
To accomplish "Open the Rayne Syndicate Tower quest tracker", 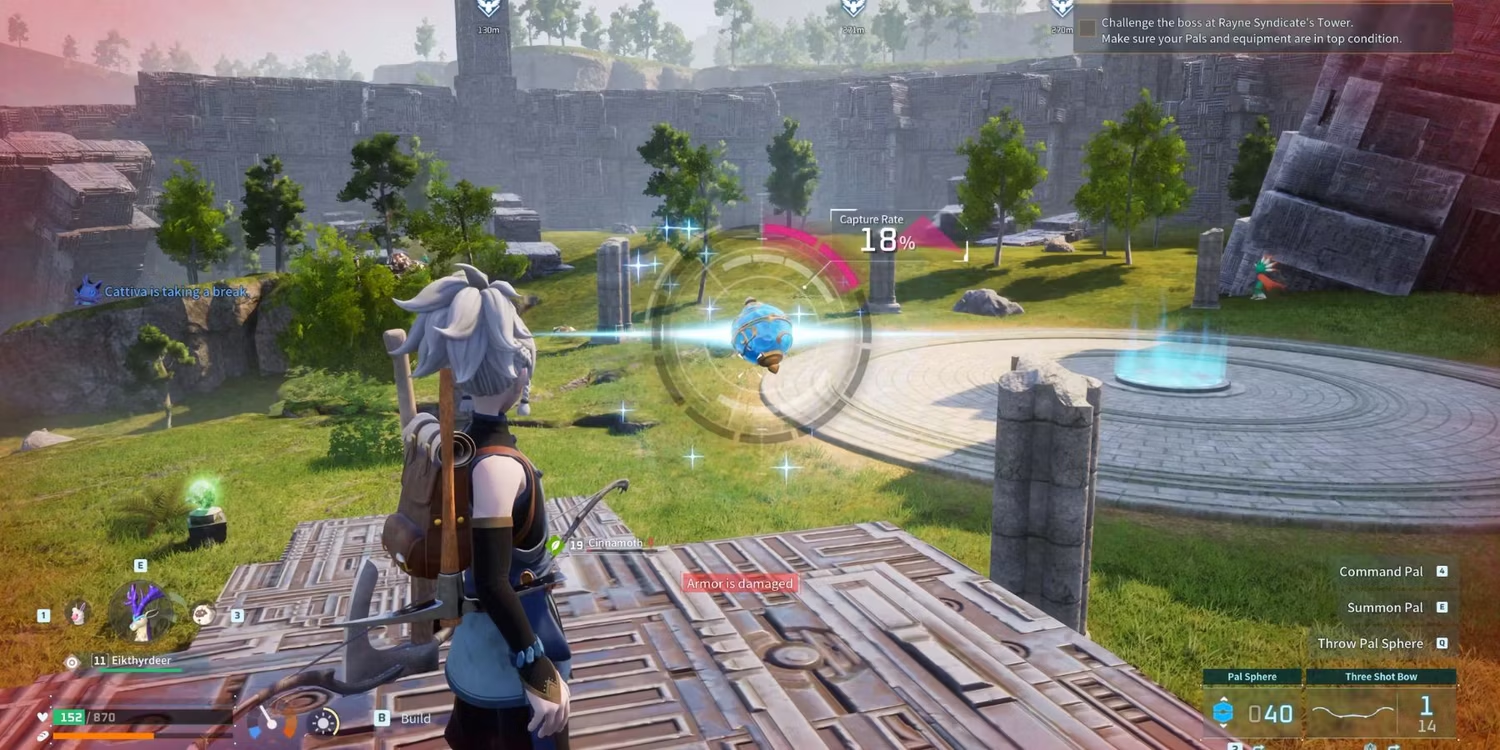I will [x=1262, y=30].
